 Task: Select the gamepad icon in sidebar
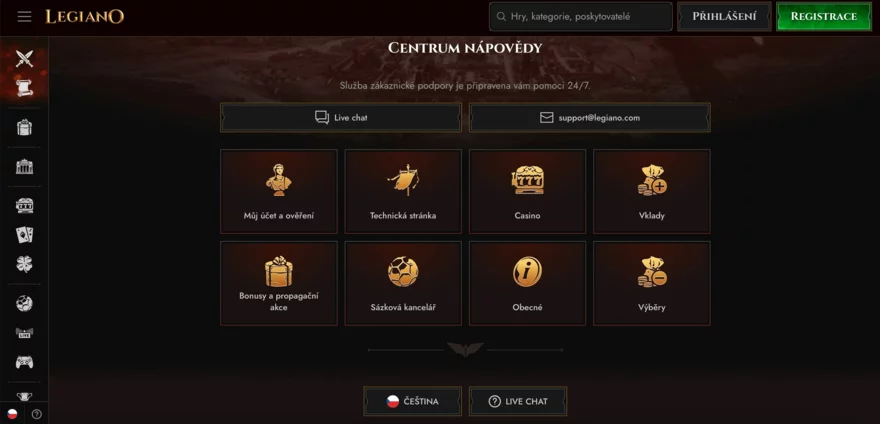(24, 362)
